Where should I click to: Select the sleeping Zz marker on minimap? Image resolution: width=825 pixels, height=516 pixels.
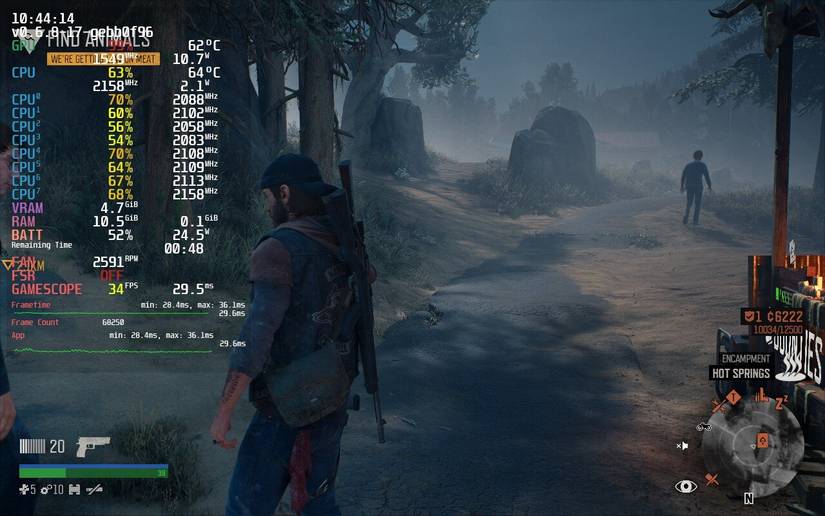[782, 401]
